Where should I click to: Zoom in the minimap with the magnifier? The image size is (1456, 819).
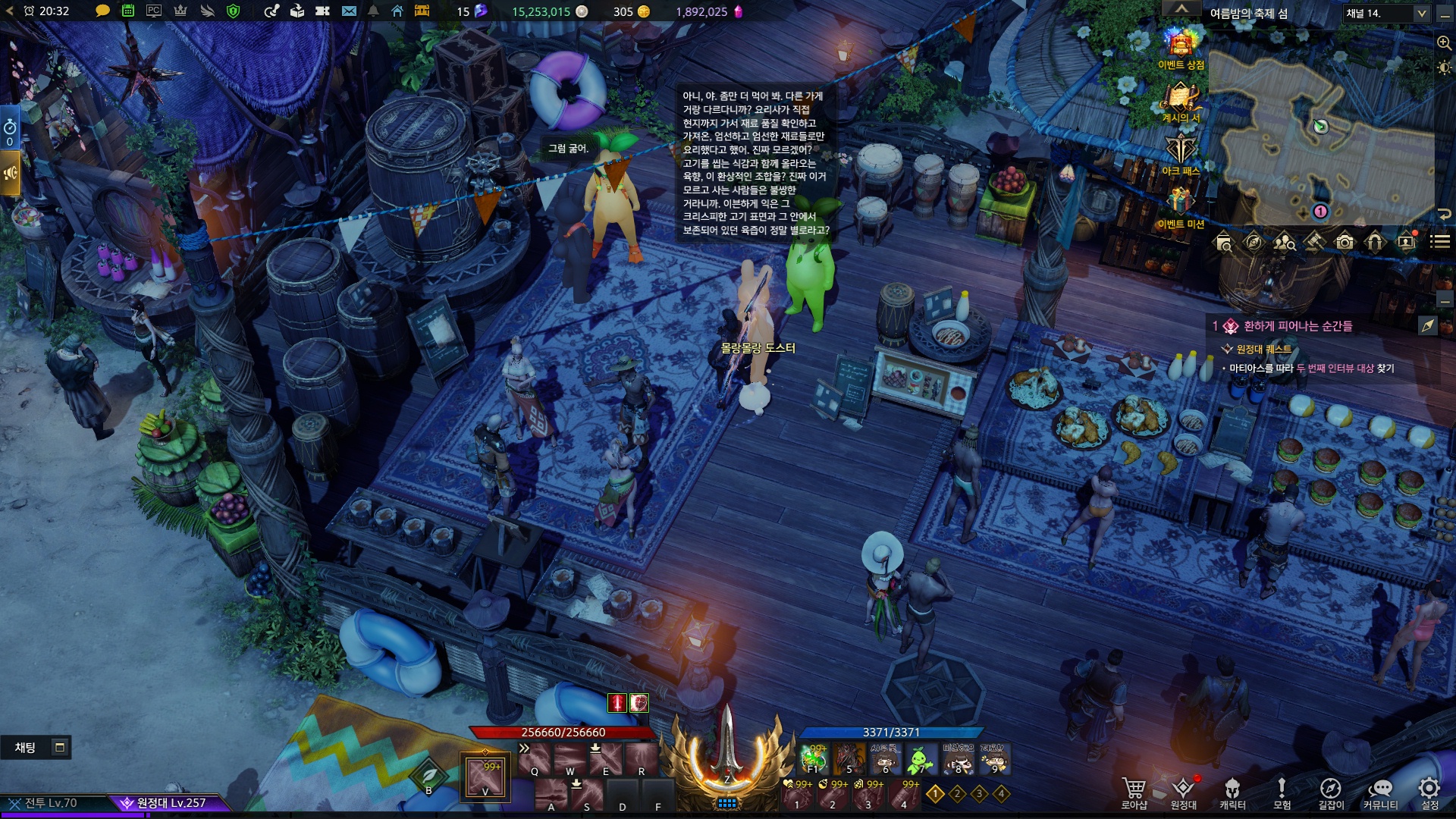click(x=1444, y=43)
